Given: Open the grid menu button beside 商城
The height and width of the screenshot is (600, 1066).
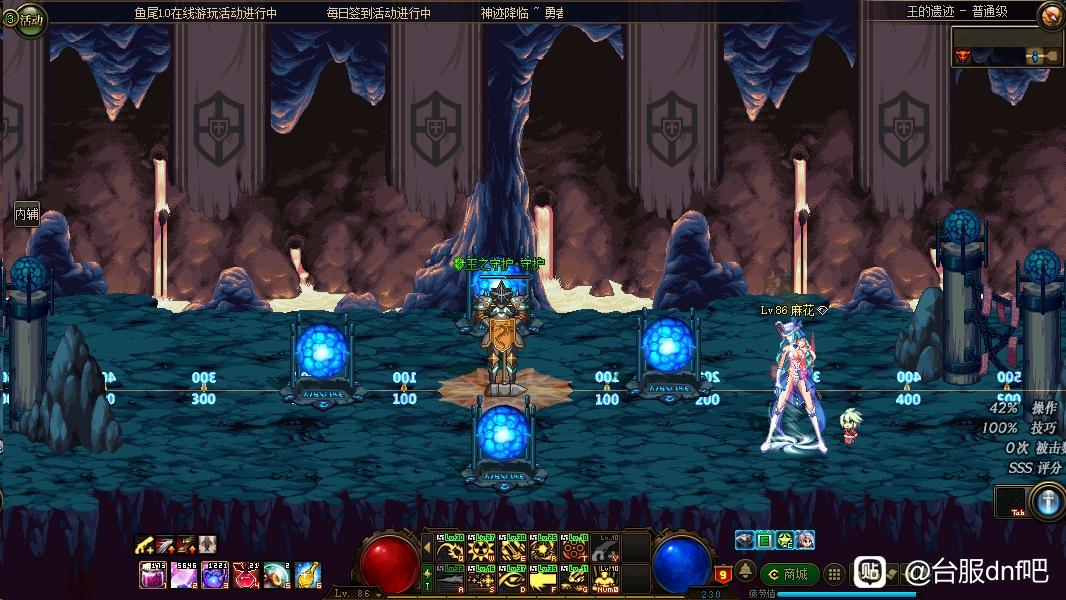Looking at the screenshot, I should 834,575.
